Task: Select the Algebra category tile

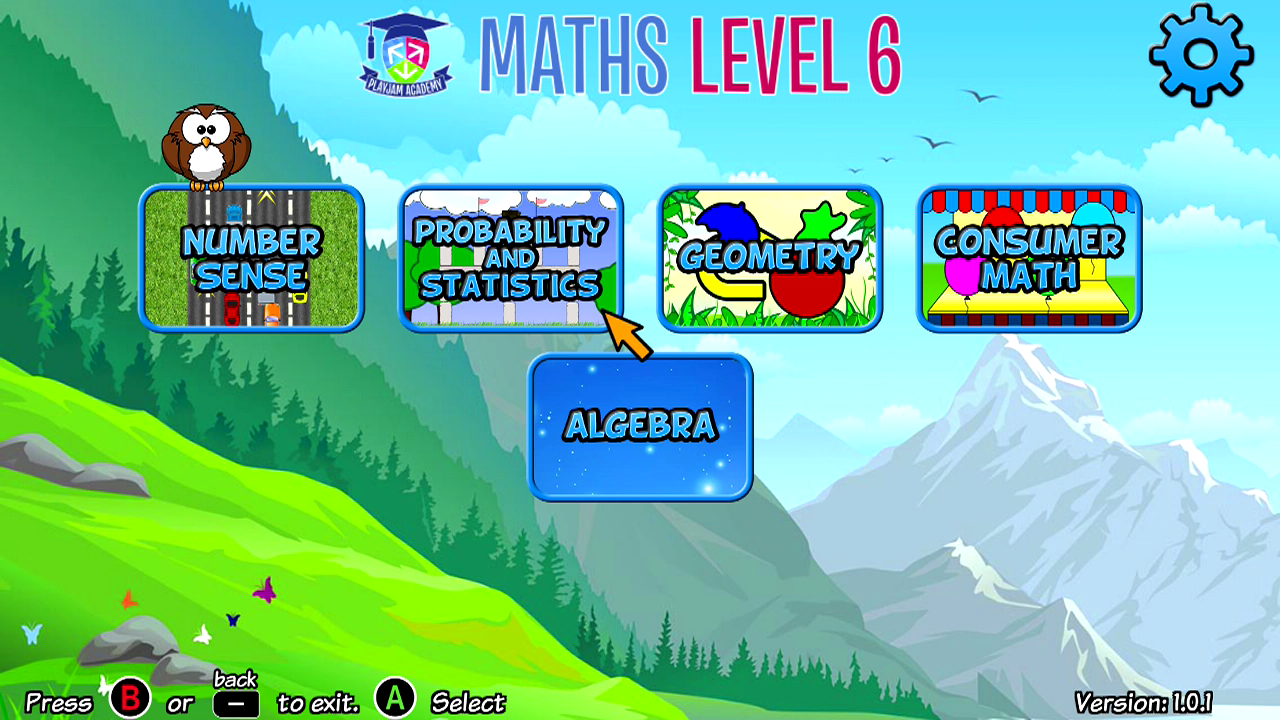Action: tap(641, 425)
